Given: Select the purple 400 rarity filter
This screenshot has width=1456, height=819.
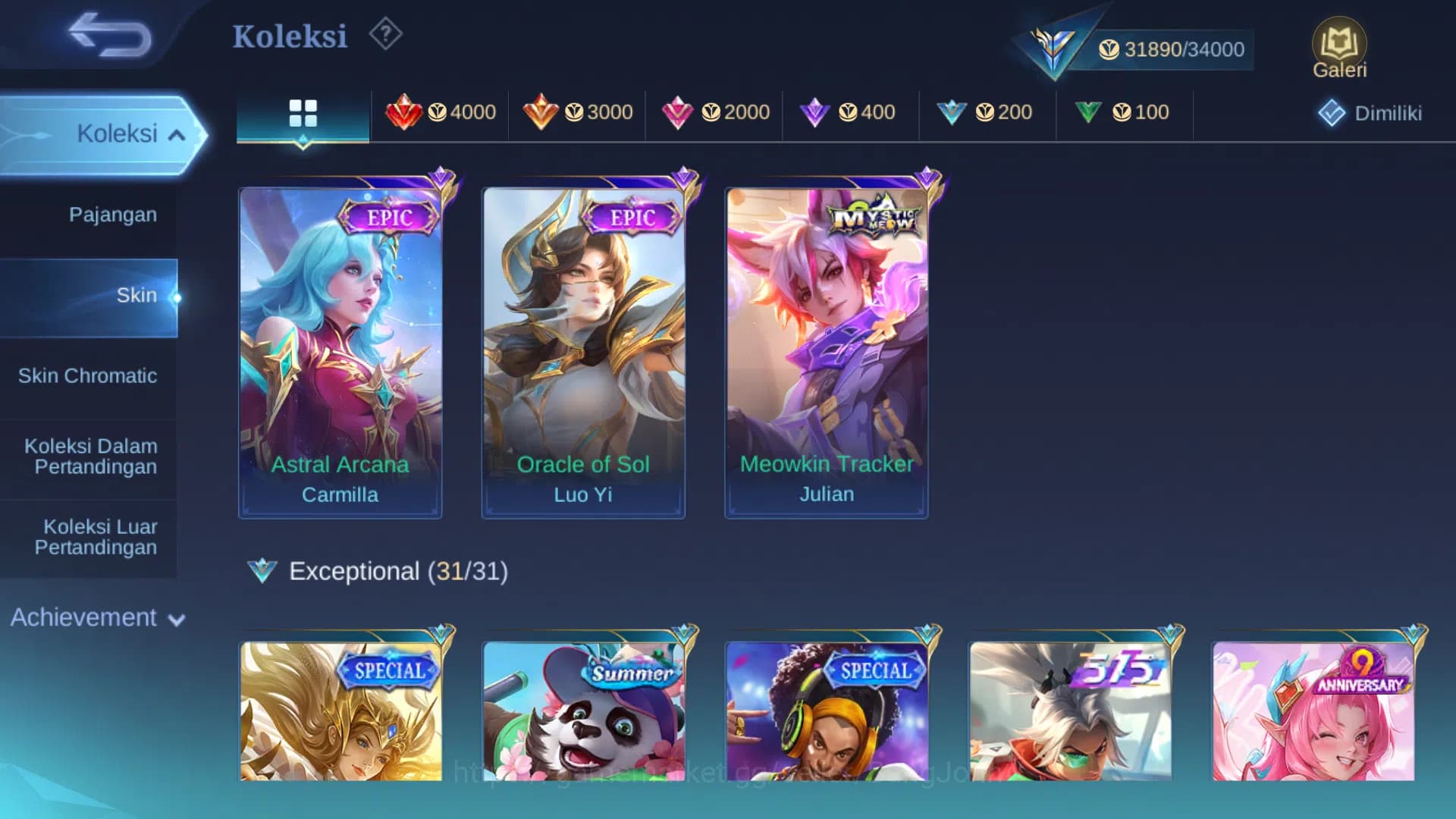Looking at the screenshot, I should click(x=849, y=112).
